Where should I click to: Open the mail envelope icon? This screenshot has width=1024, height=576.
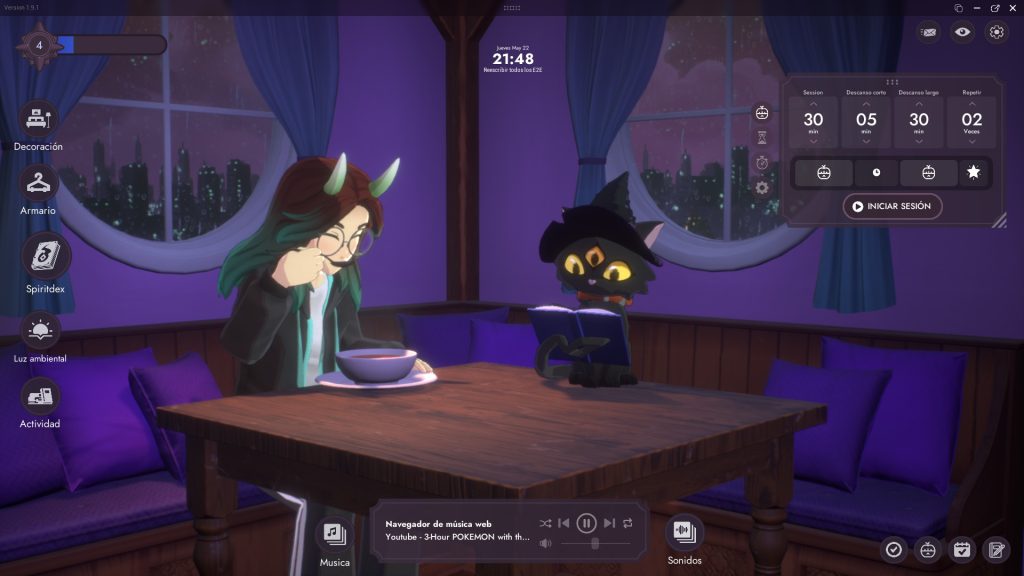(x=929, y=32)
